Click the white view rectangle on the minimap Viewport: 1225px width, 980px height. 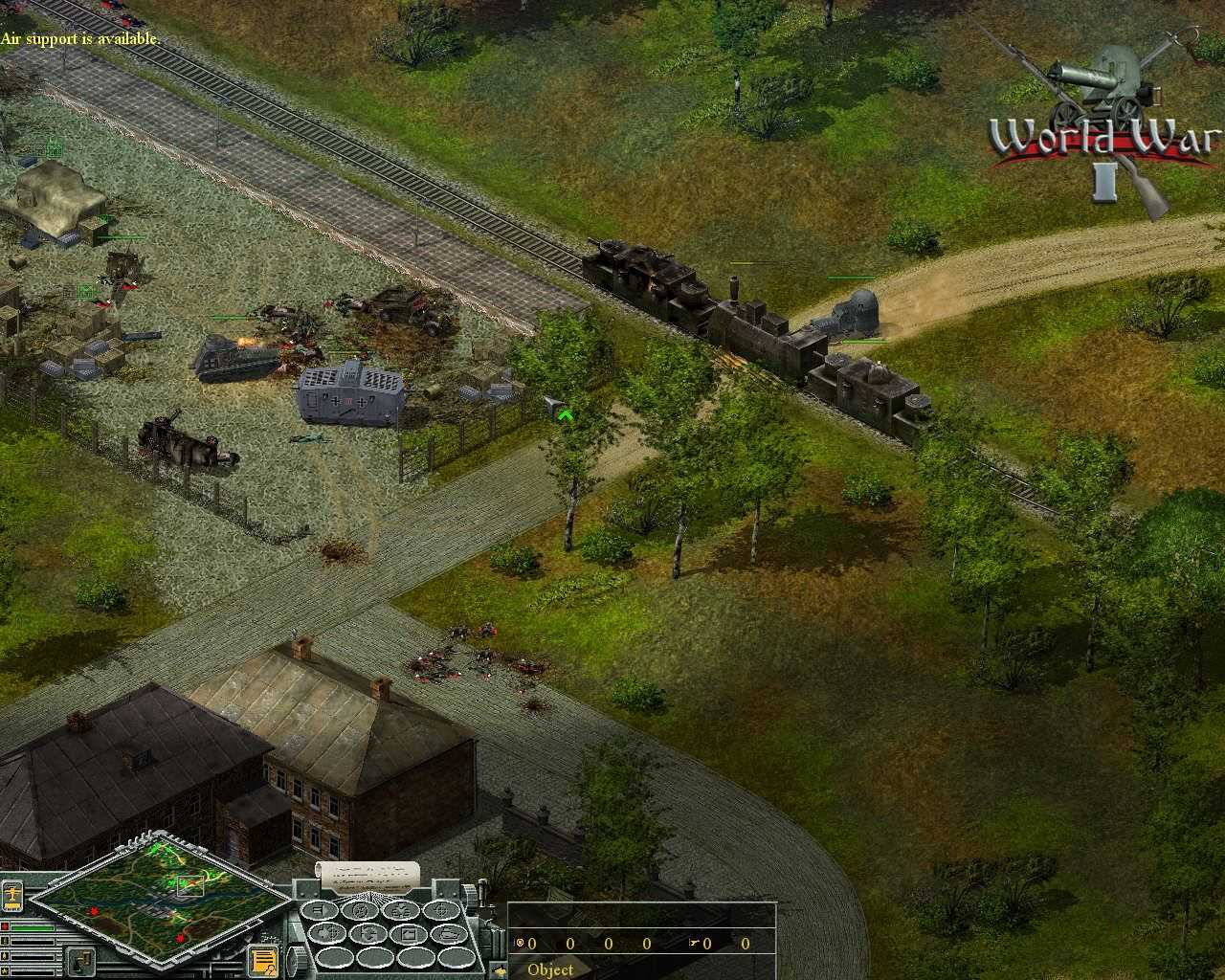[191, 885]
